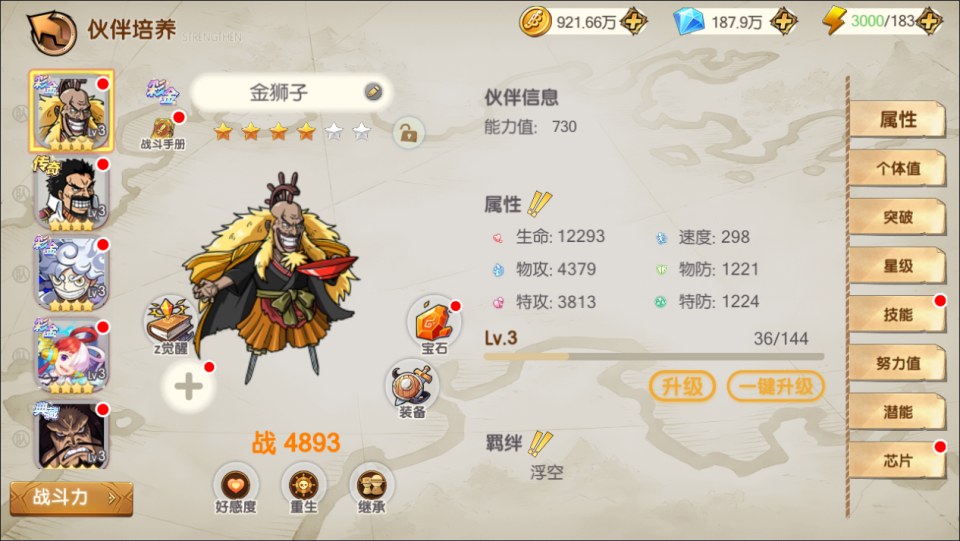The image size is (960, 541).
Task: Open the 装备 equipment icon
Action: point(412,386)
